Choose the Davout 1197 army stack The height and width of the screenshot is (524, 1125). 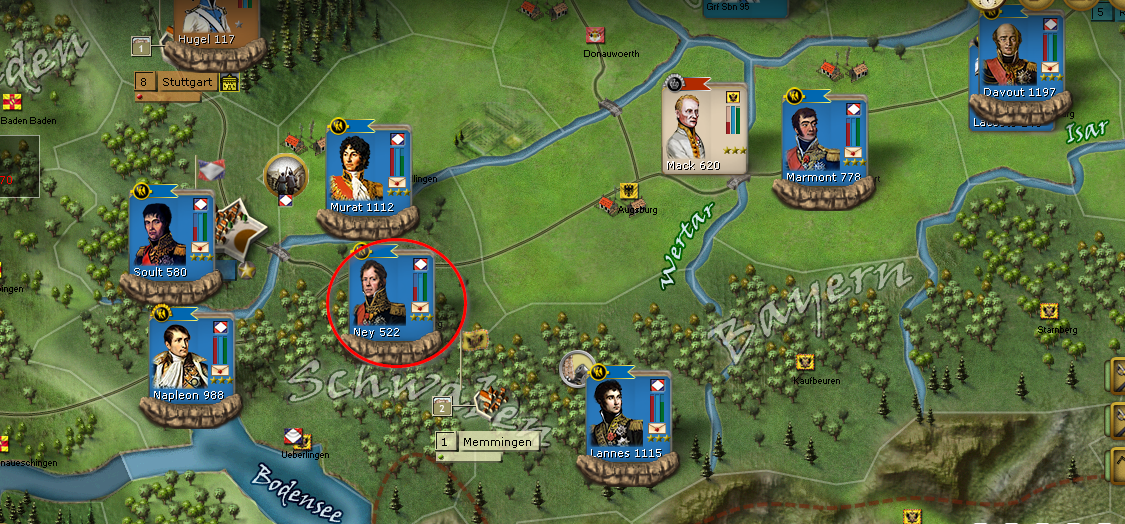[1016, 63]
